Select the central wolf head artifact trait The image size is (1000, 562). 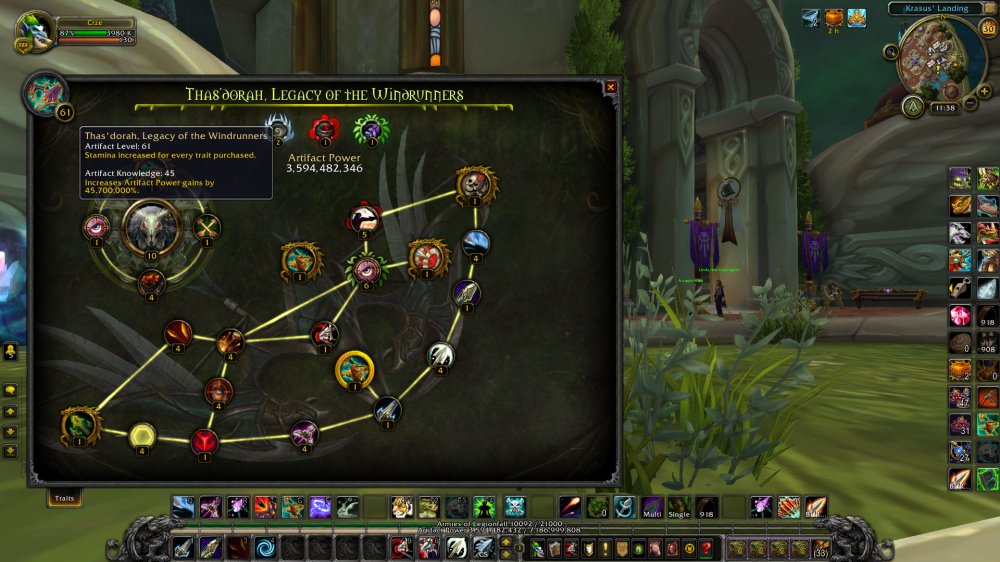pos(151,227)
